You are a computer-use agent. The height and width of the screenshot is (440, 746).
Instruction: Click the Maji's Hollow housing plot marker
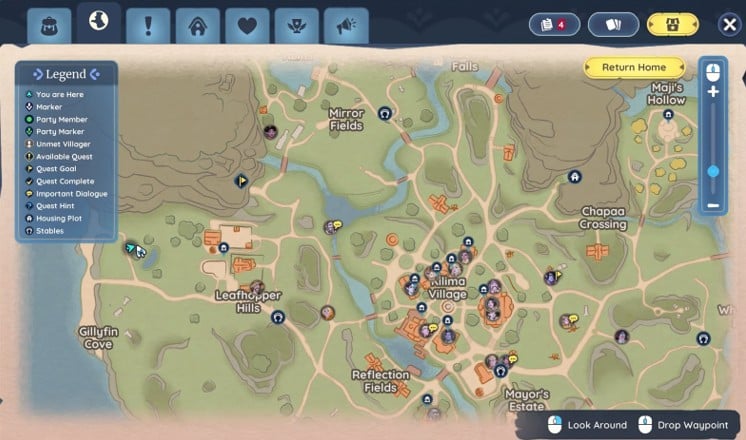[668, 115]
